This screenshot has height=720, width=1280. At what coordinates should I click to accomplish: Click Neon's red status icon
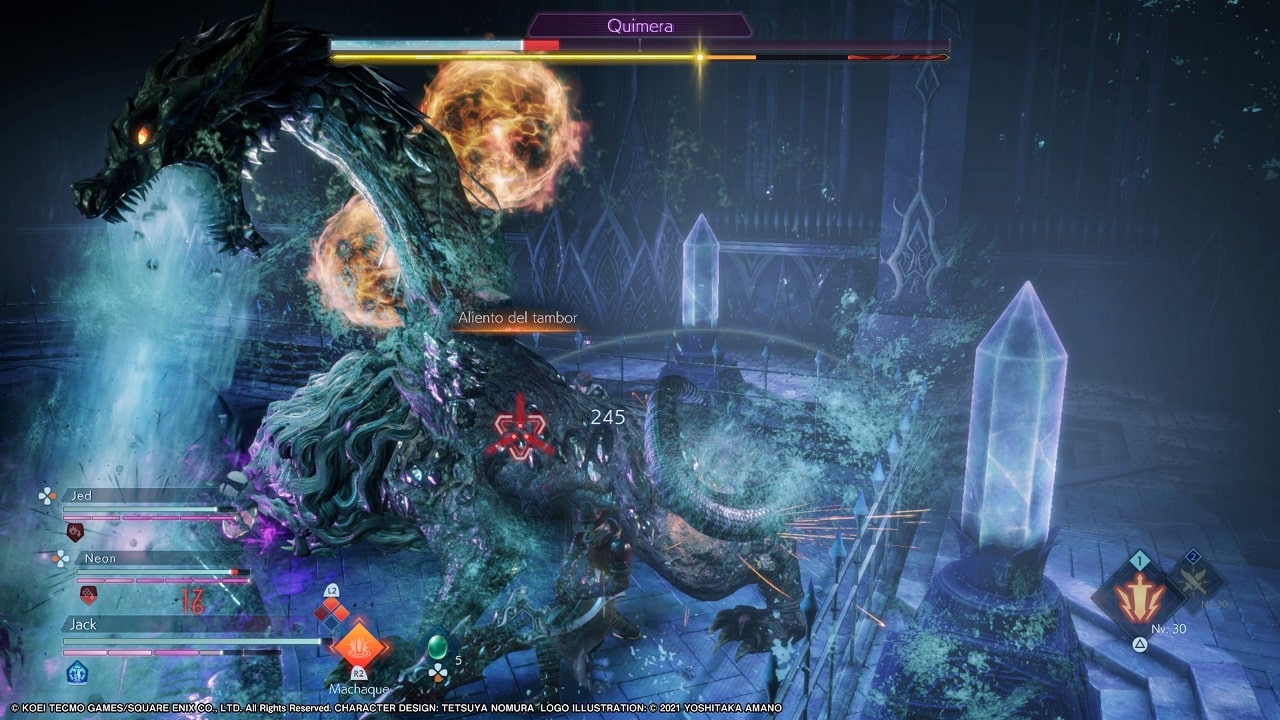click(88, 595)
